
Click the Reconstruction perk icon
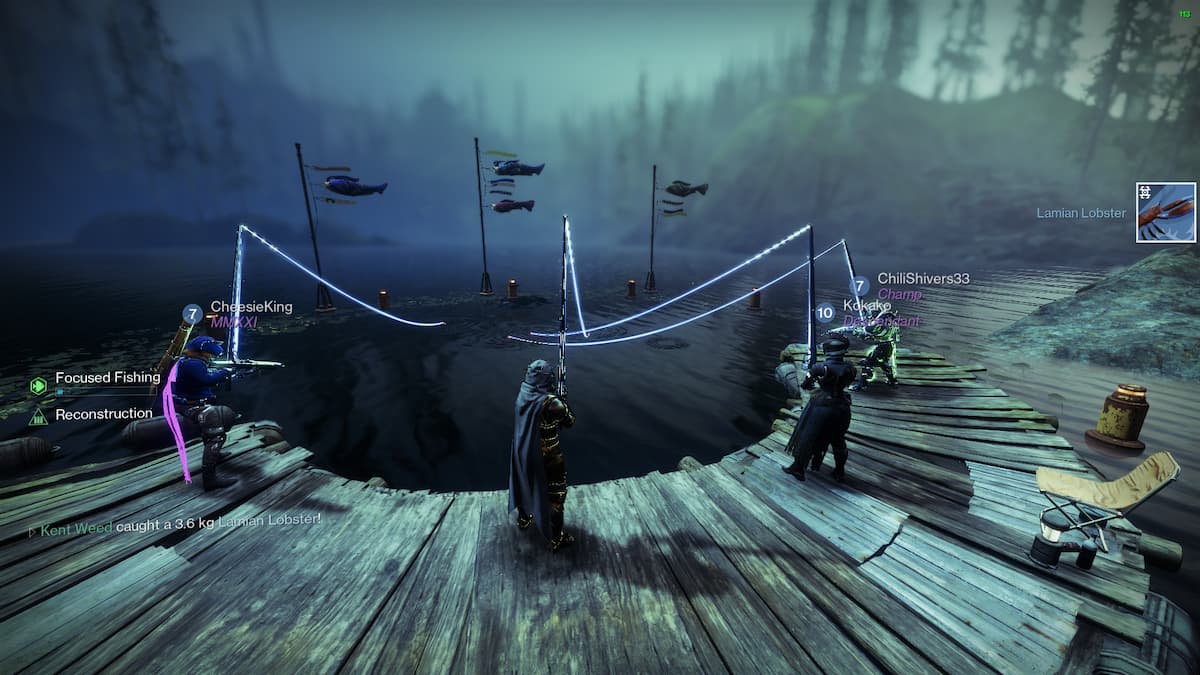[39, 415]
